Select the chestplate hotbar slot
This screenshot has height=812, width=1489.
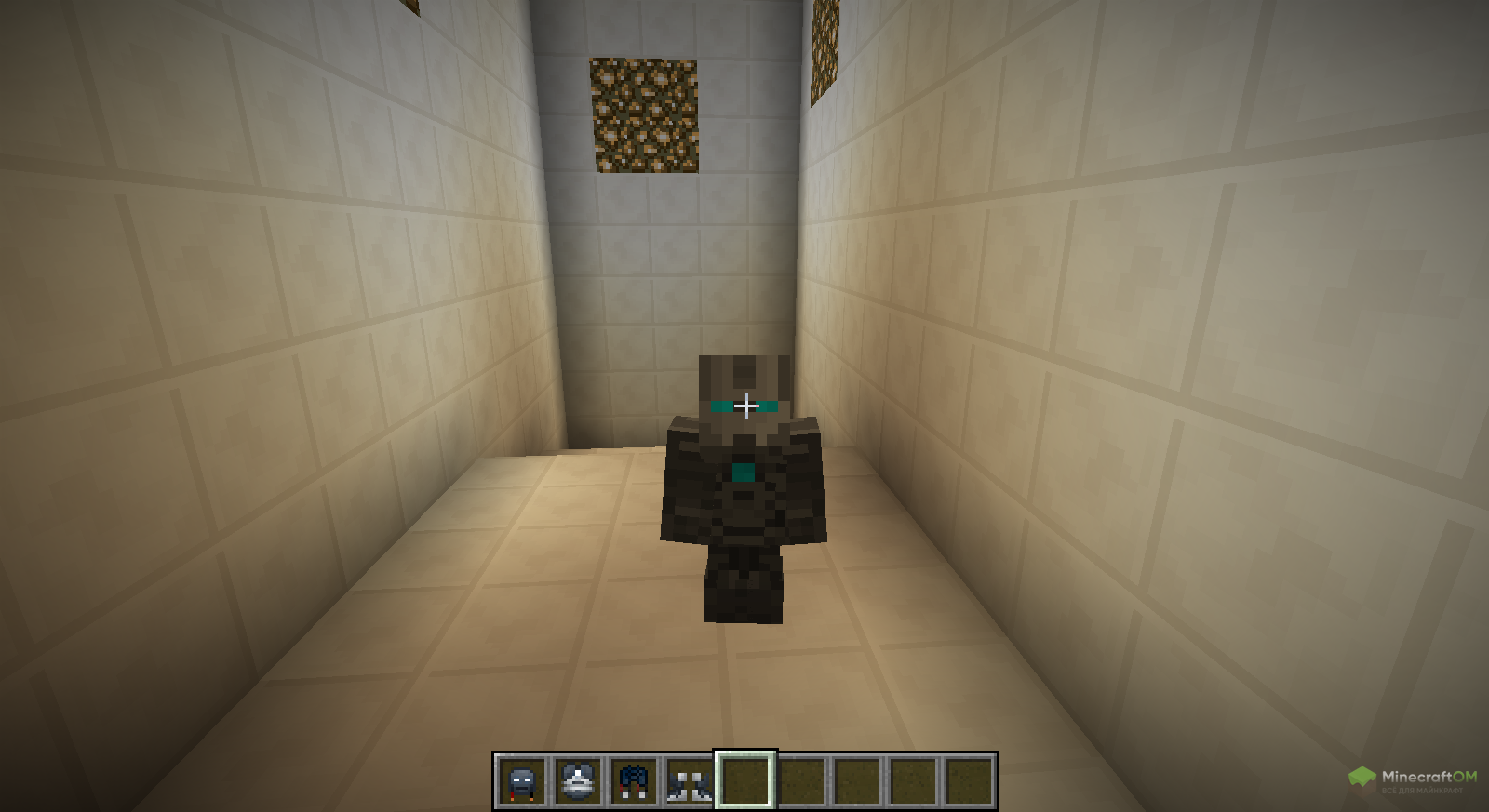(x=578, y=781)
